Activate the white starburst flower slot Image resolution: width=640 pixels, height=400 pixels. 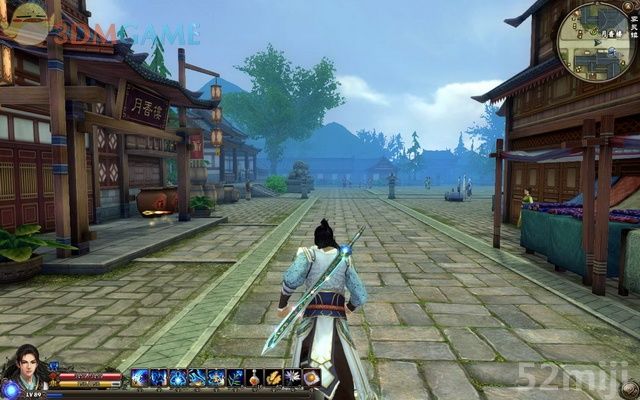pos(292,378)
